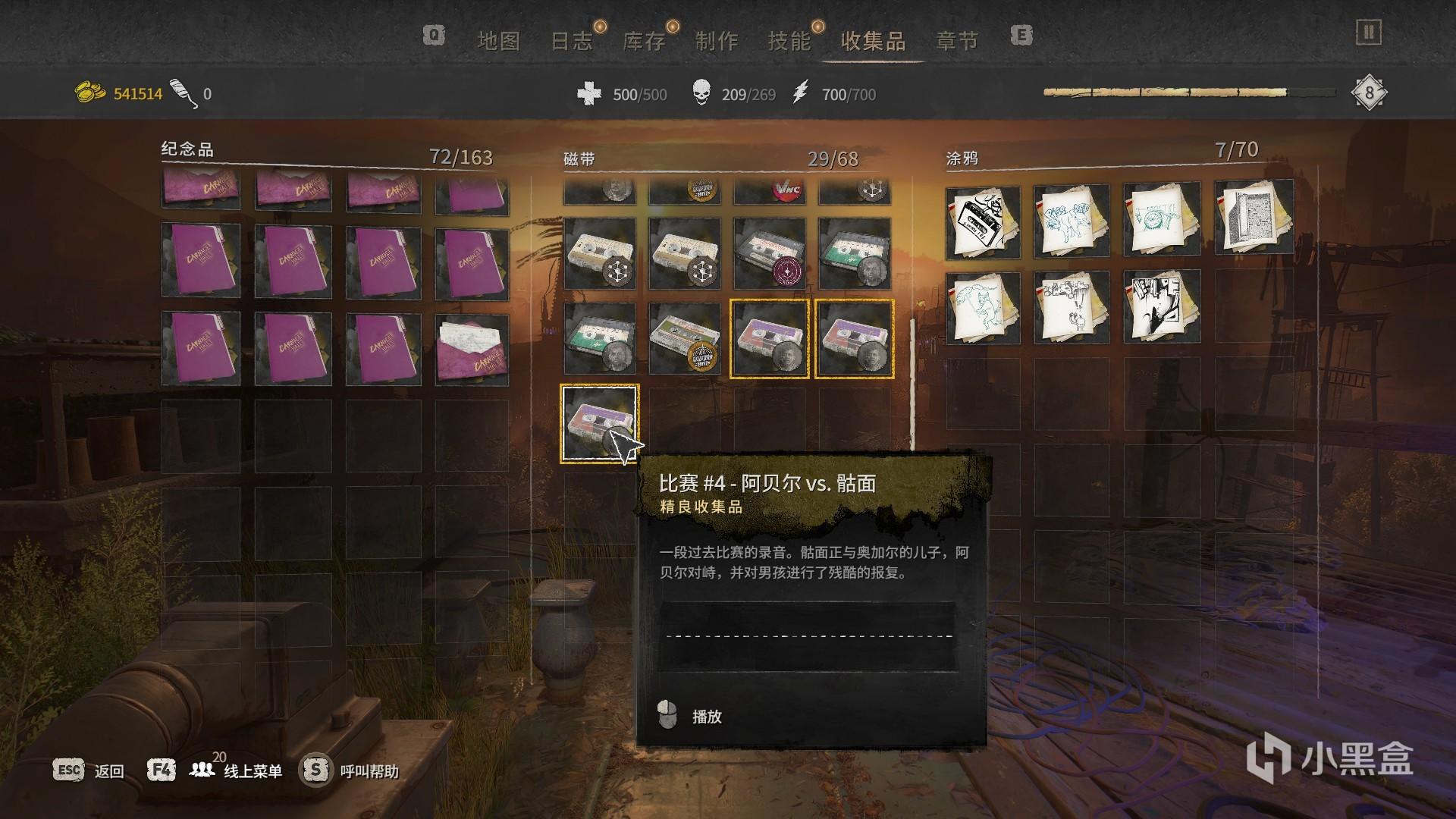Select 呼叫帮助 call for help
This screenshot has width=1456, height=819.
[x=369, y=771]
